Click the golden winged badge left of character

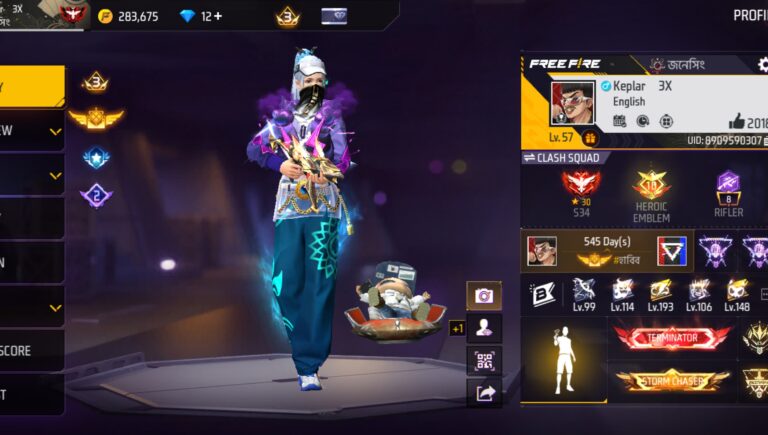pos(95,119)
